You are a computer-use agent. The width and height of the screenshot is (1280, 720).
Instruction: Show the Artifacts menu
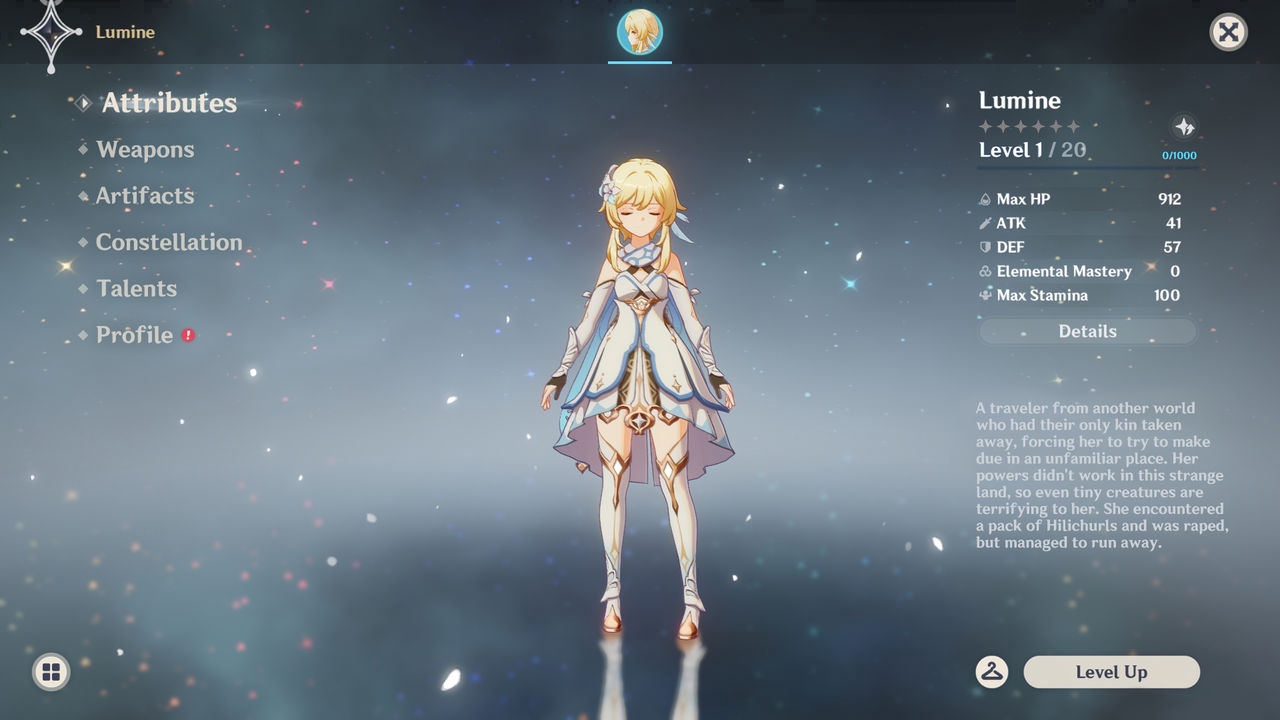[x=145, y=196]
